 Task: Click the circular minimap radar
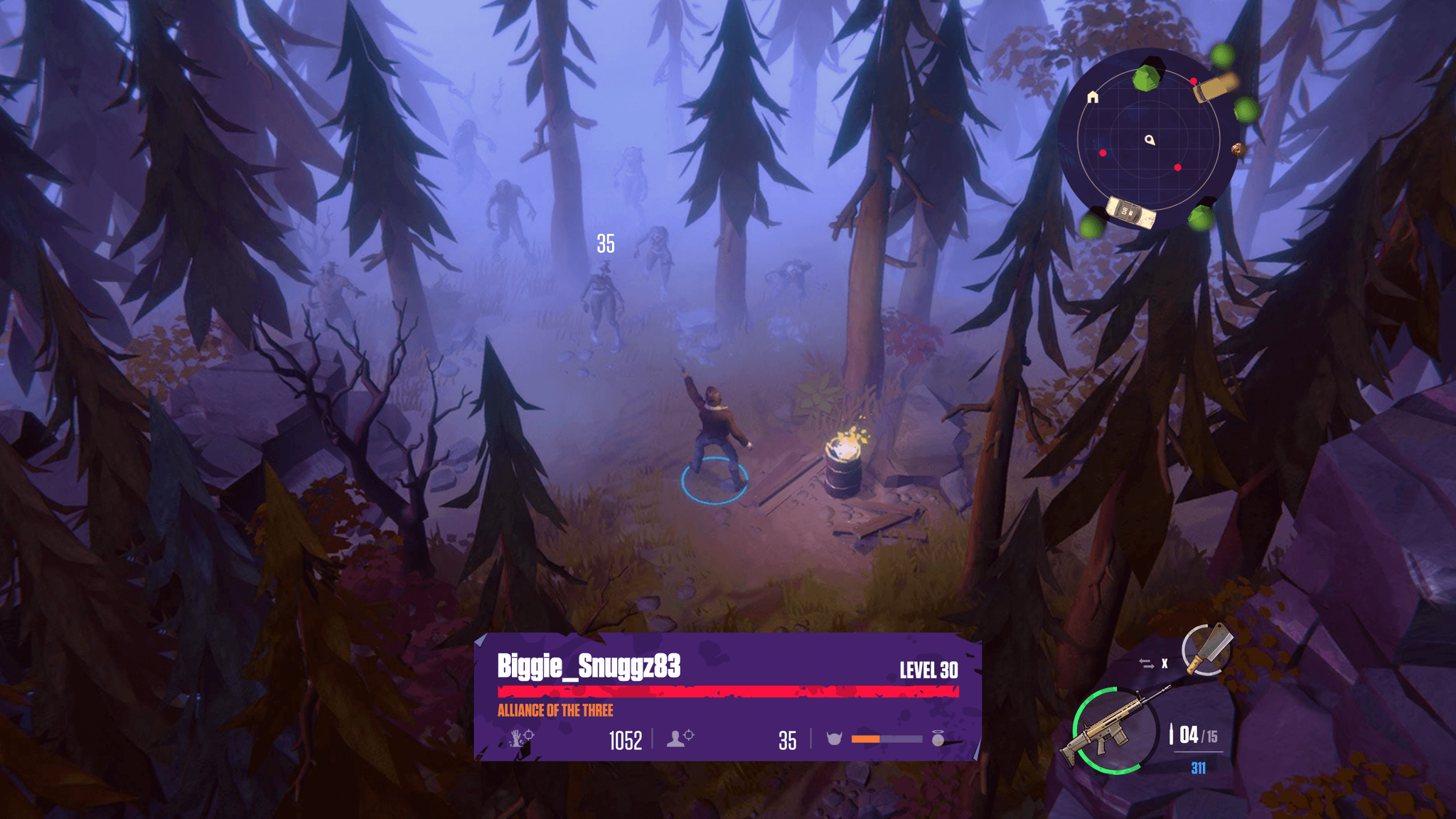[1147, 139]
